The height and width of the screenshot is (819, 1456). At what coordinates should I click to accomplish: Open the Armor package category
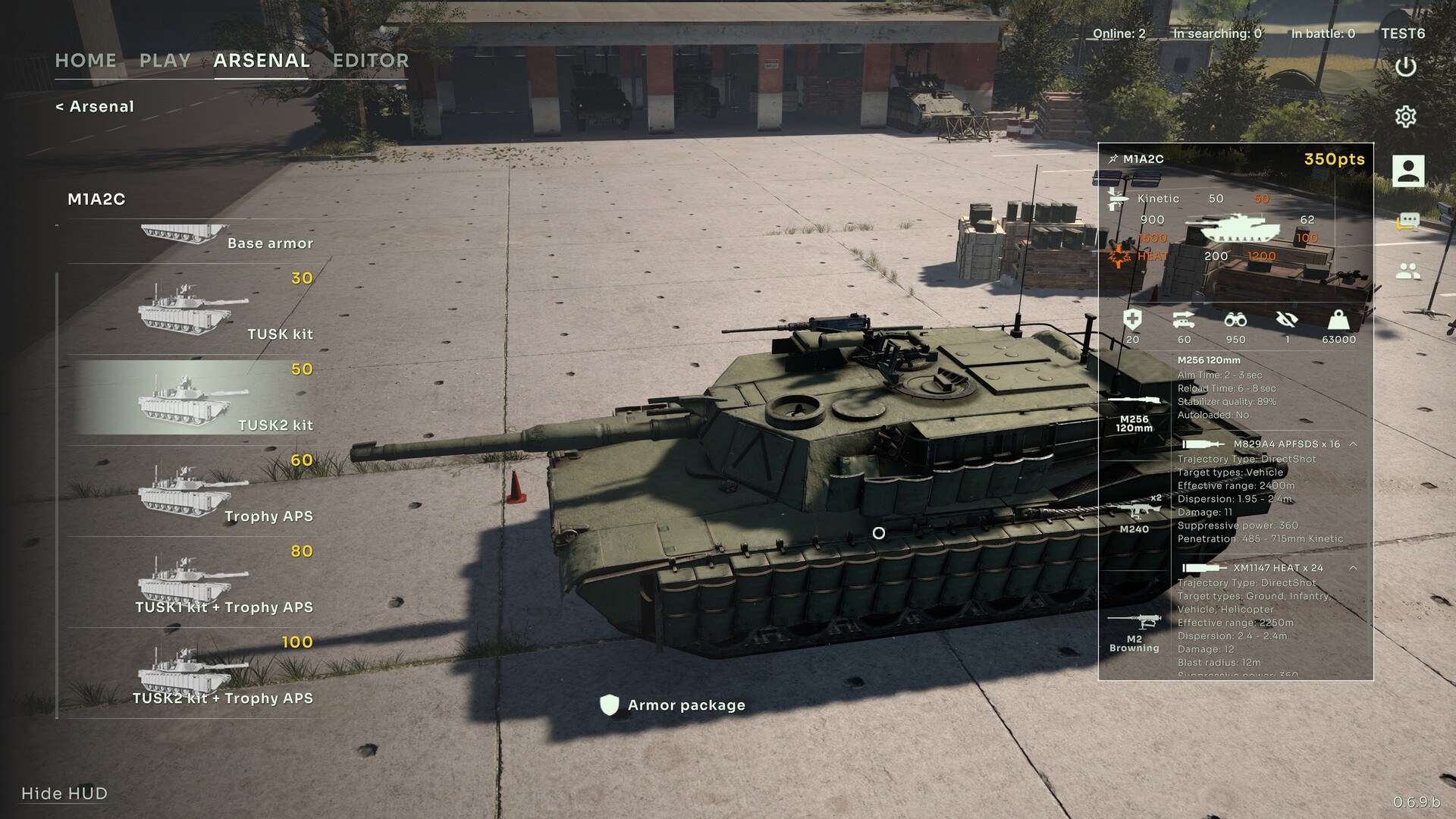click(x=673, y=705)
